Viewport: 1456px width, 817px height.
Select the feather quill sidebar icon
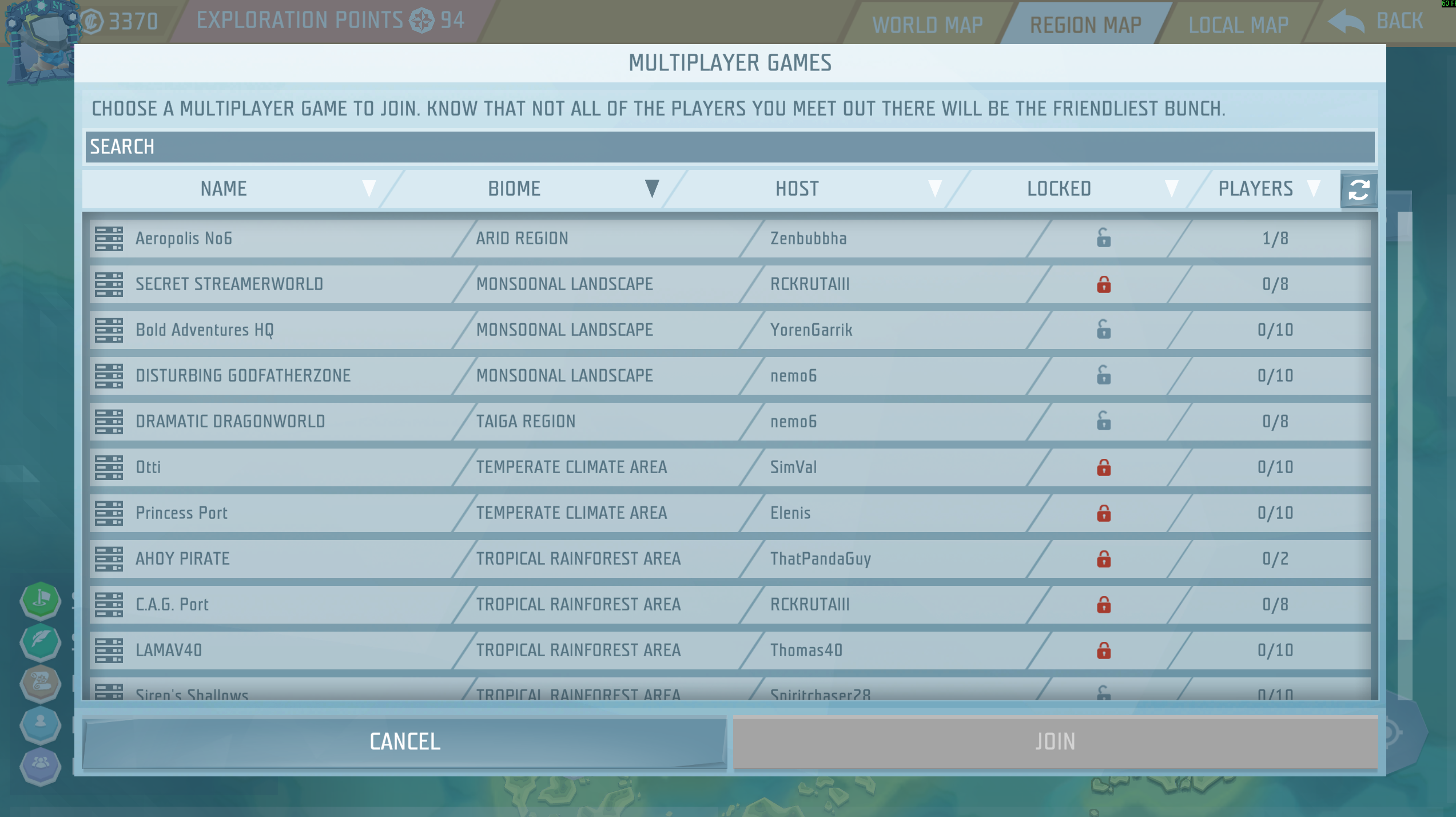39,643
